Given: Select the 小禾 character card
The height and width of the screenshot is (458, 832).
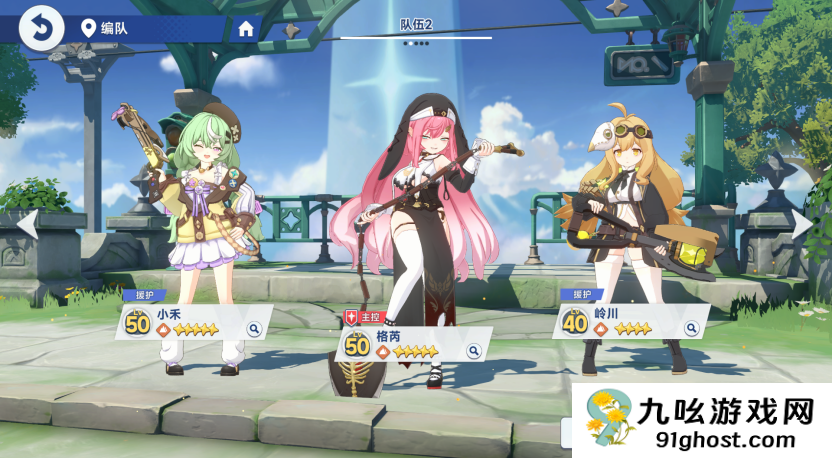Looking at the screenshot, I should pos(190,322).
